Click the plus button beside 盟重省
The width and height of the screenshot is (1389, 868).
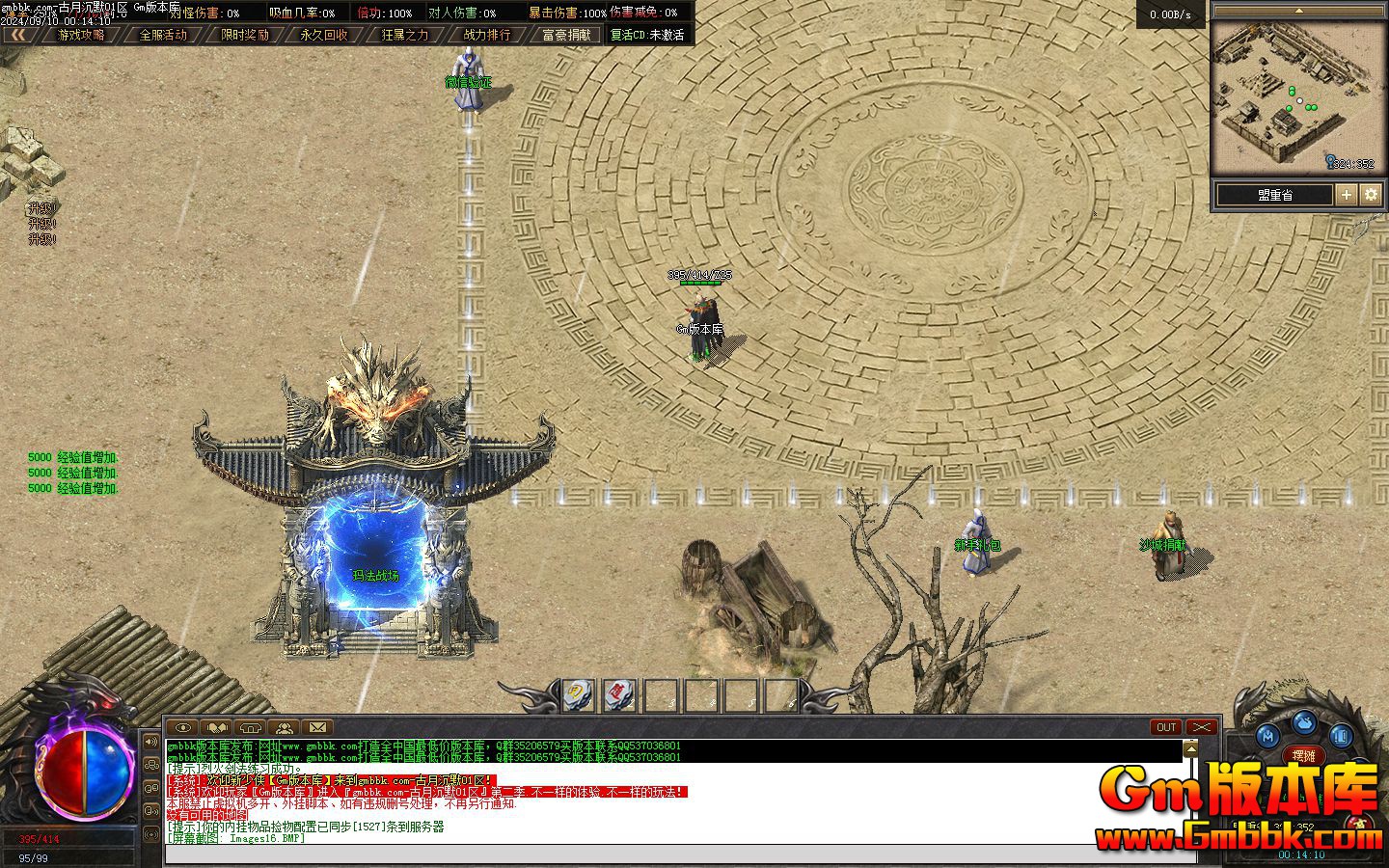pyautogui.click(x=1347, y=195)
